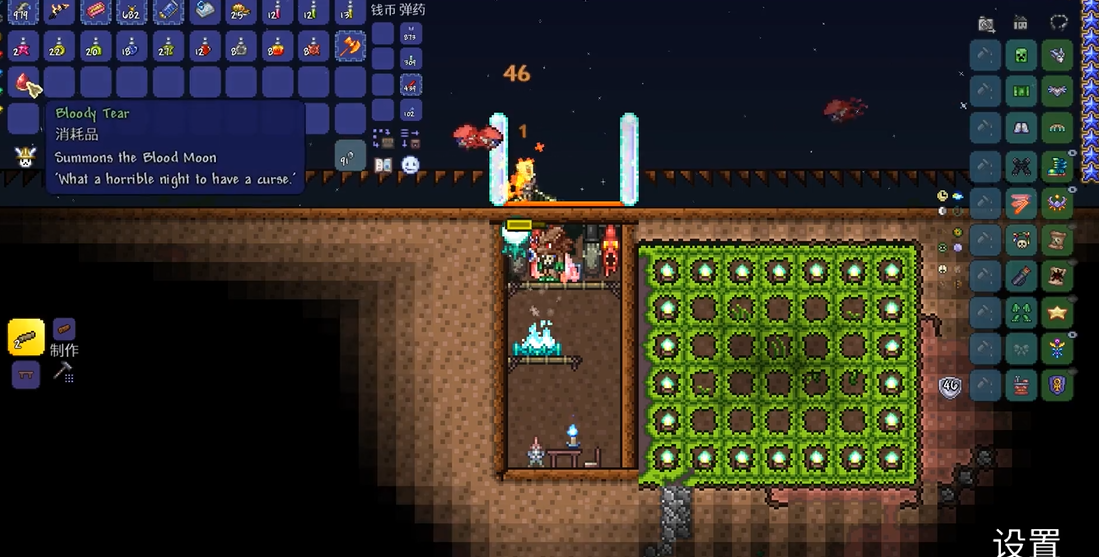Image resolution: width=1099 pixels, height=557 pixels.
Task: Click the quick stack to chests icon
Action: (x=383, y=137)
